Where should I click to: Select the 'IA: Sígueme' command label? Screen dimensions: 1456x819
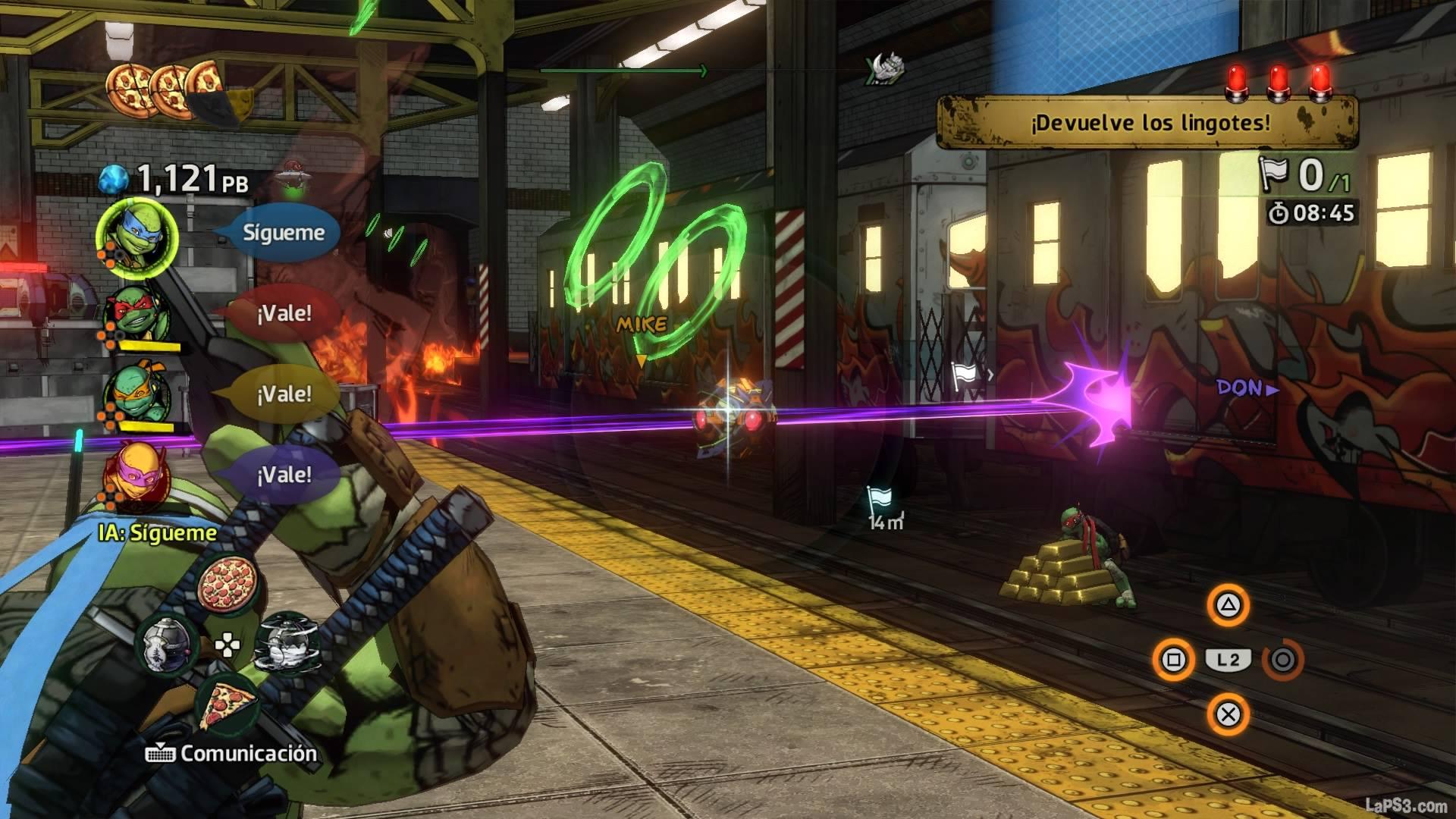[158, 533]
